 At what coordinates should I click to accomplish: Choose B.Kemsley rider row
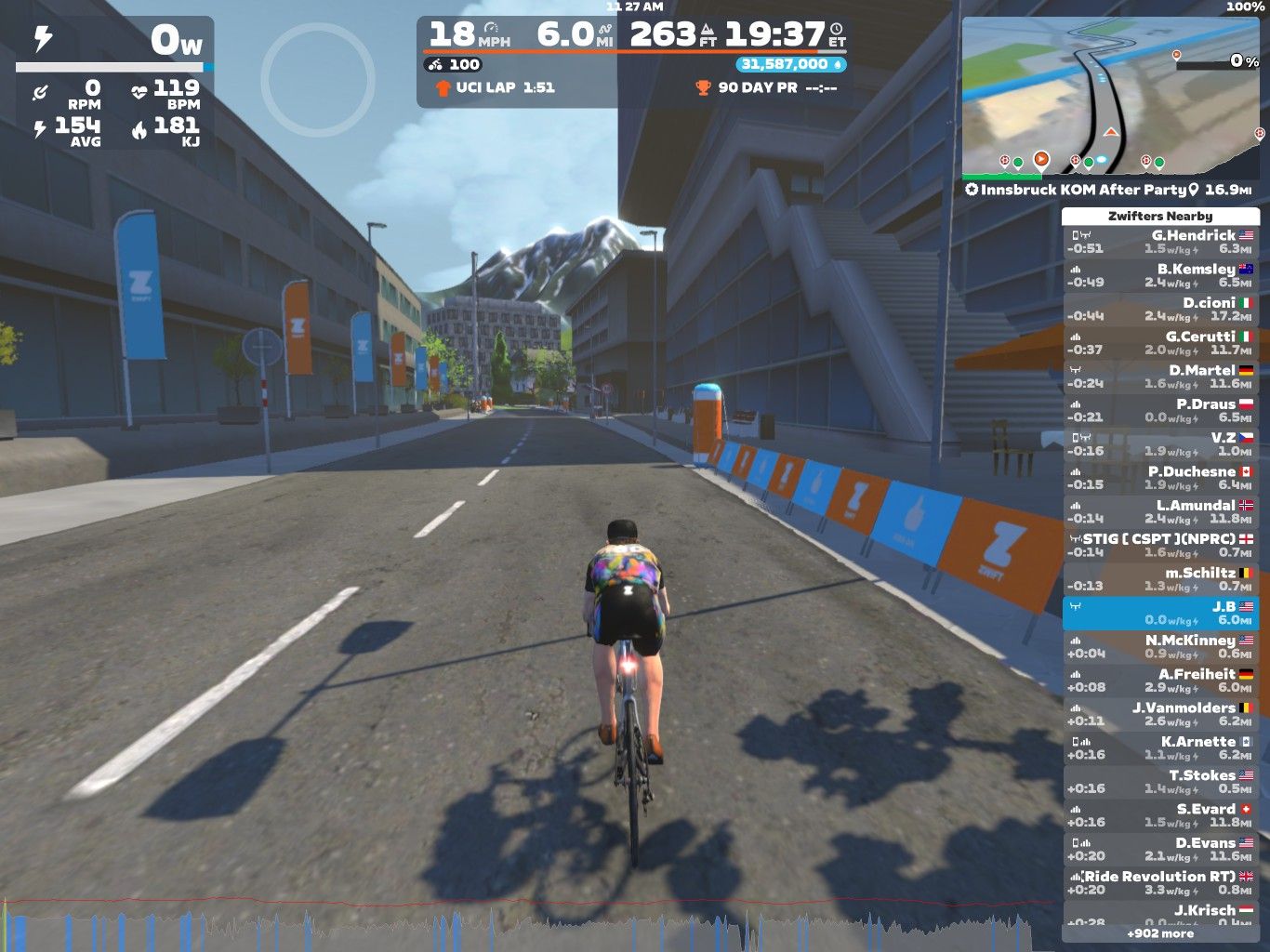click(x=1160, y=275)
